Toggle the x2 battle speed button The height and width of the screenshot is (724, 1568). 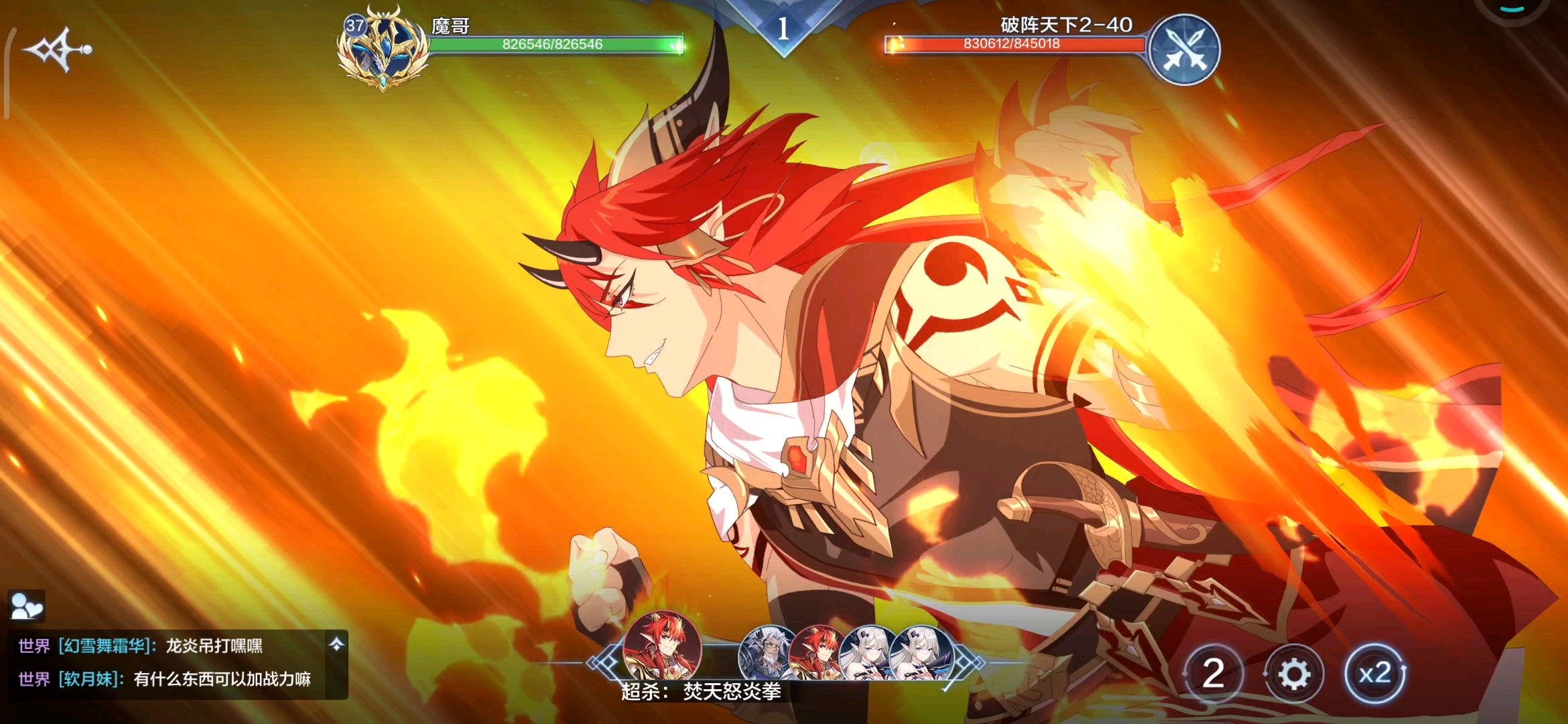click(x=1374, y=673)
